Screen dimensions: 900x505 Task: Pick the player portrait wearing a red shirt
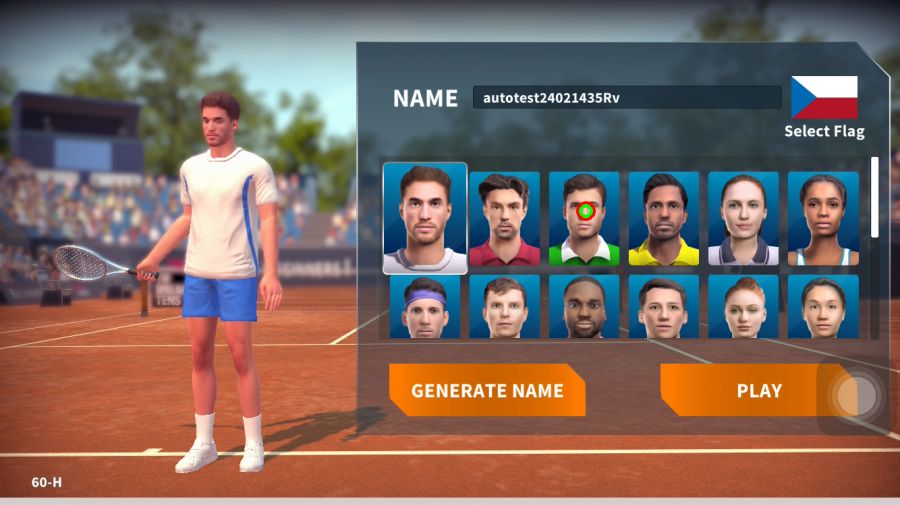point(504,218)
